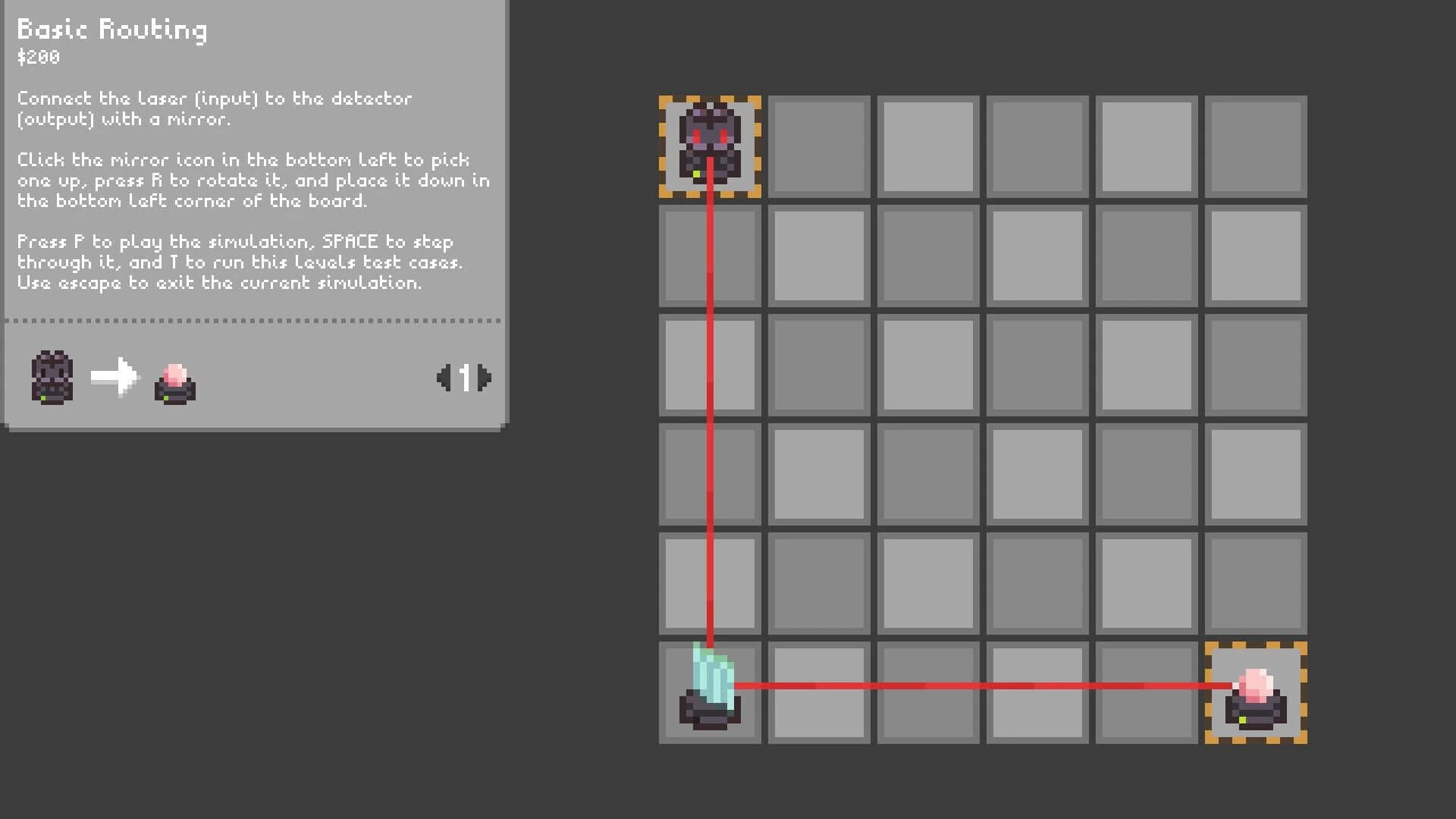
Task: Click the Basic Routing level title
Action: (111, 30)
